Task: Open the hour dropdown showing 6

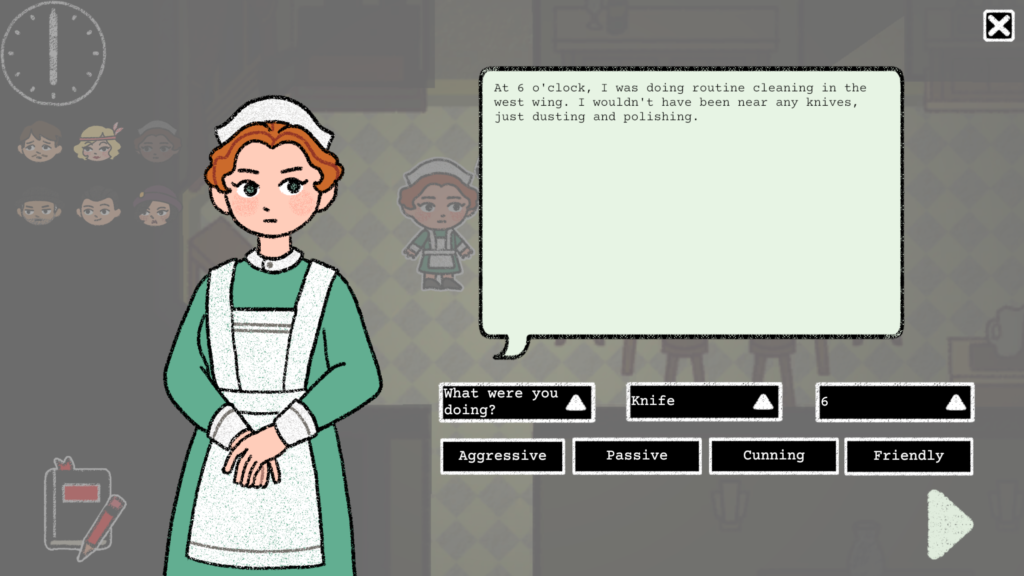Action: (x=894, y=402)
